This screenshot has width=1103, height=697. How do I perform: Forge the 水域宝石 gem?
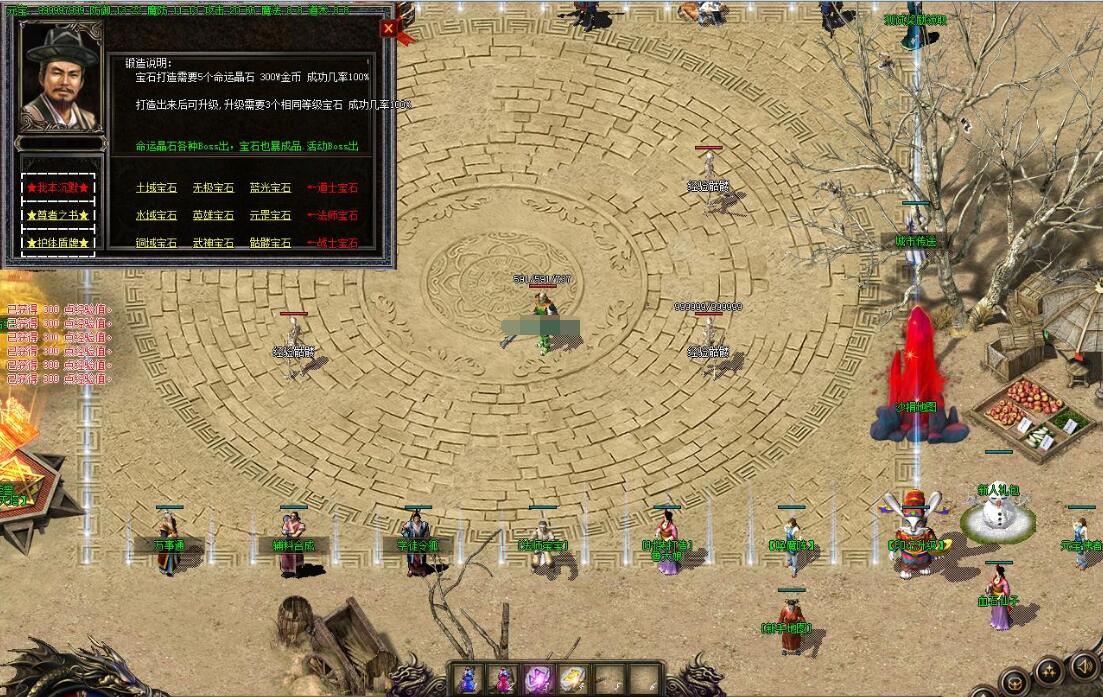tap(156, 215)
